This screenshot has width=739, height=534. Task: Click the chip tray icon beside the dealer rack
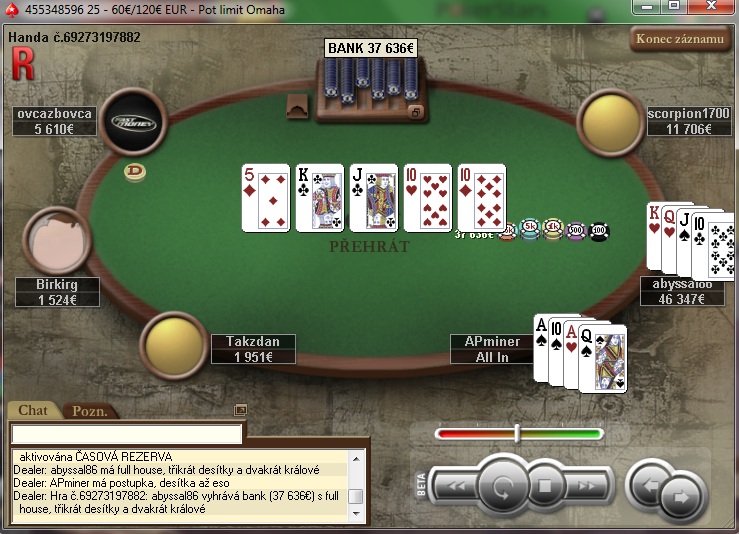click(296, 106)
